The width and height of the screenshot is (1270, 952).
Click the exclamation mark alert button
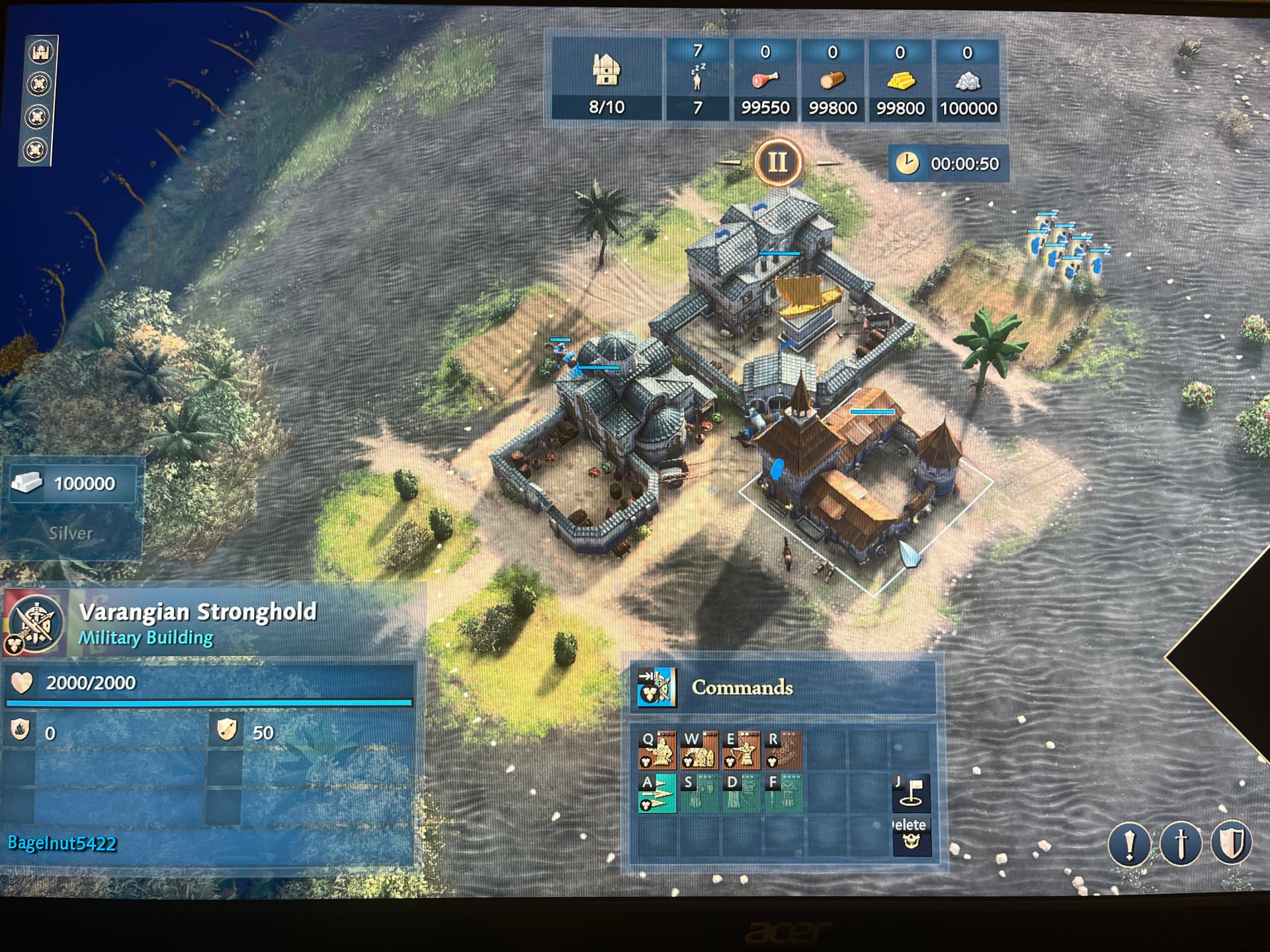[1129, 844]
